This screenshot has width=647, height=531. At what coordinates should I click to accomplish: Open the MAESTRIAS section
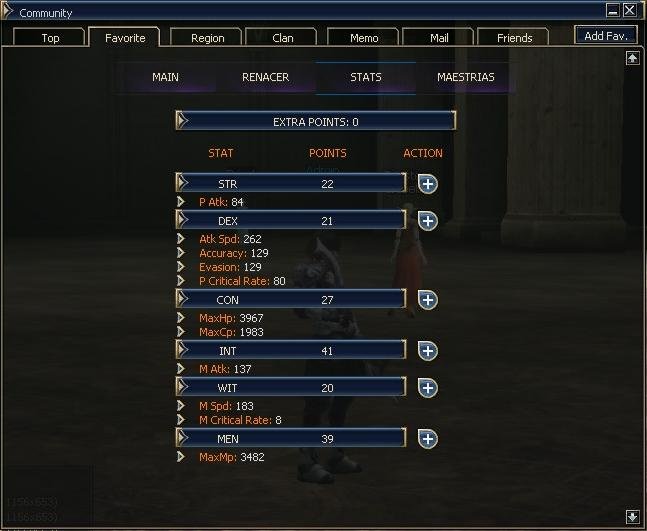tap(465, 77)
